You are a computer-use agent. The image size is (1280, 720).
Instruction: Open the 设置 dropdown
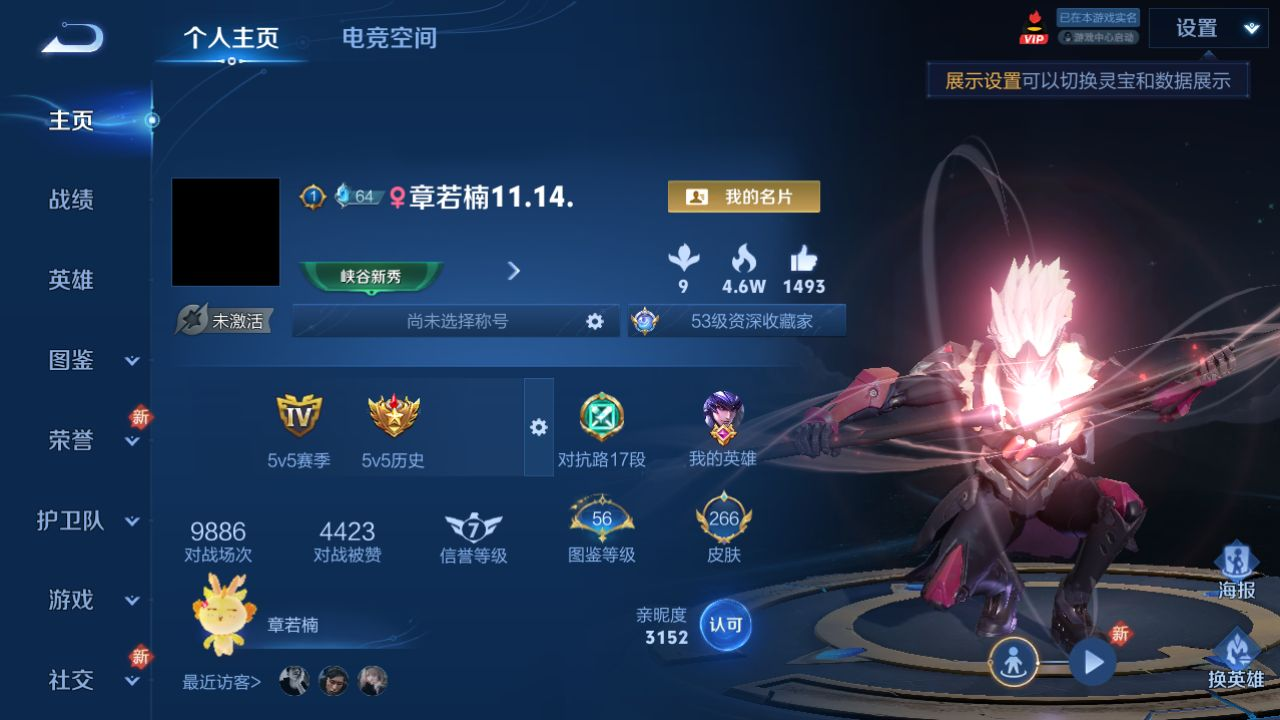click(1208, 28)
